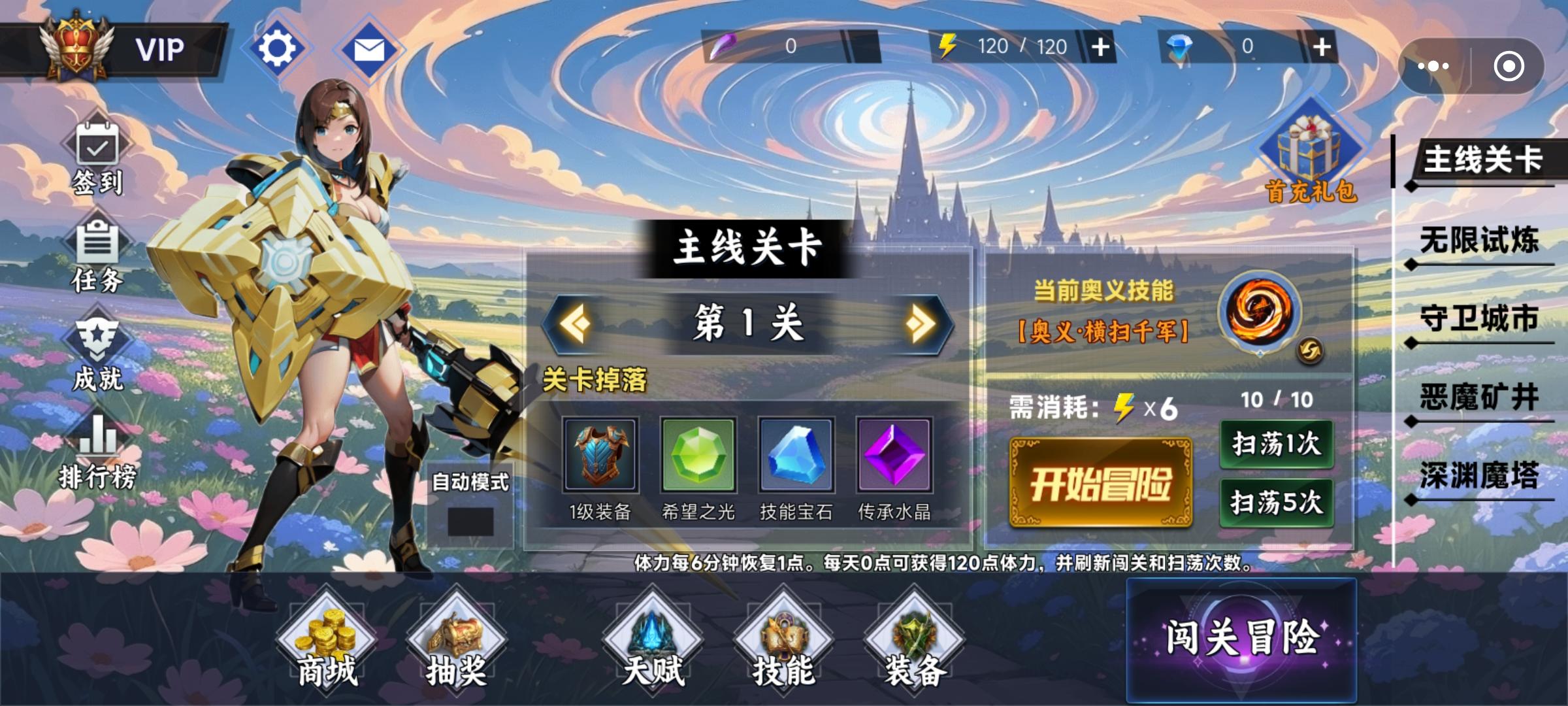Open the mail inbox
The image size is (1568, 706).
[369, 49]
